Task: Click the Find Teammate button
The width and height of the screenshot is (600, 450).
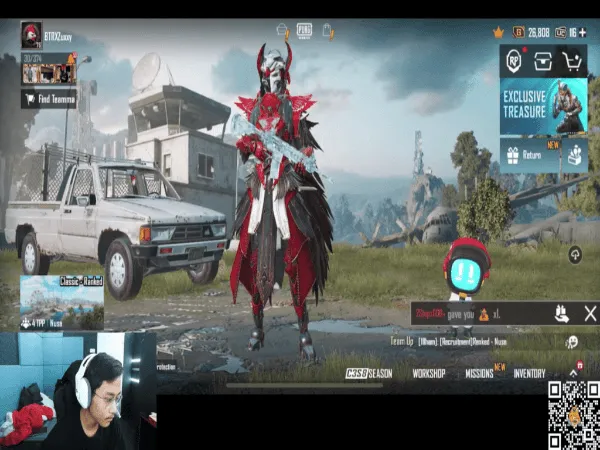Action: pos(49,99)
